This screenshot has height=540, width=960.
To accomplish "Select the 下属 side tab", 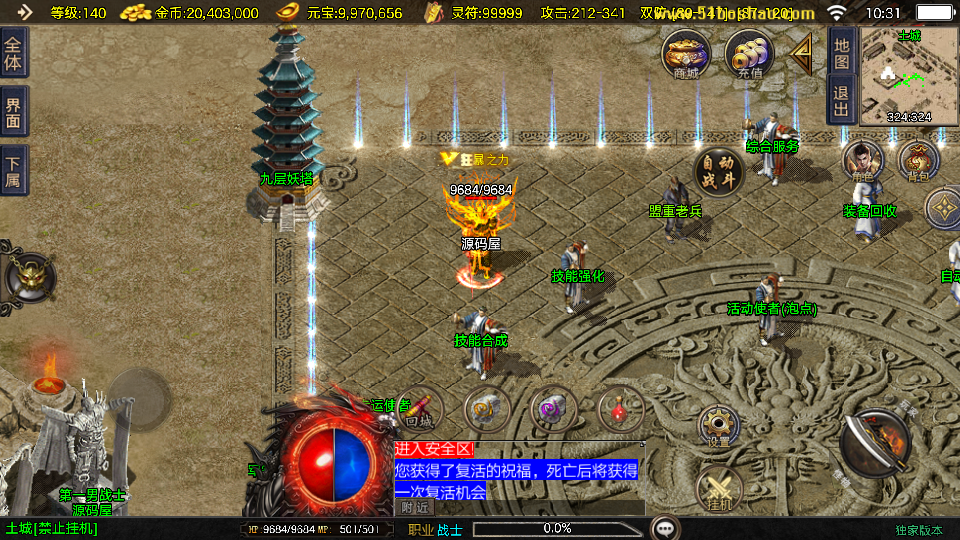I will (14, 170).
